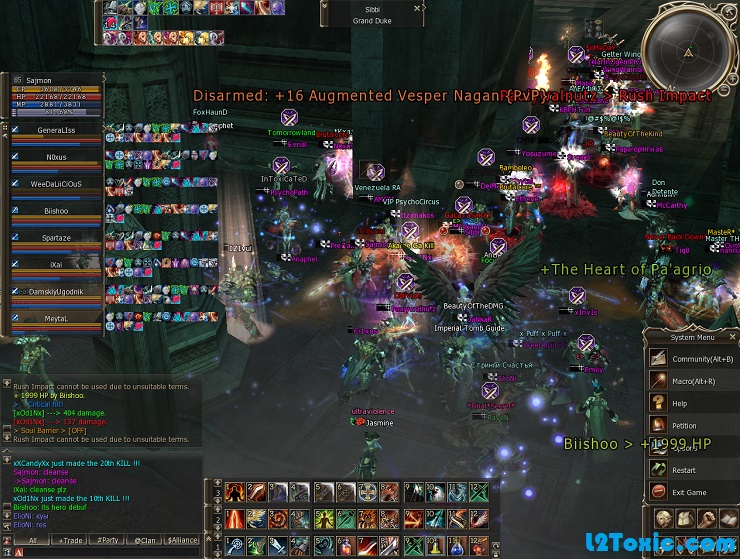Viewport: 740px width, 559px height.
Task: Select party member MeytaL
Action: point(56,318)
